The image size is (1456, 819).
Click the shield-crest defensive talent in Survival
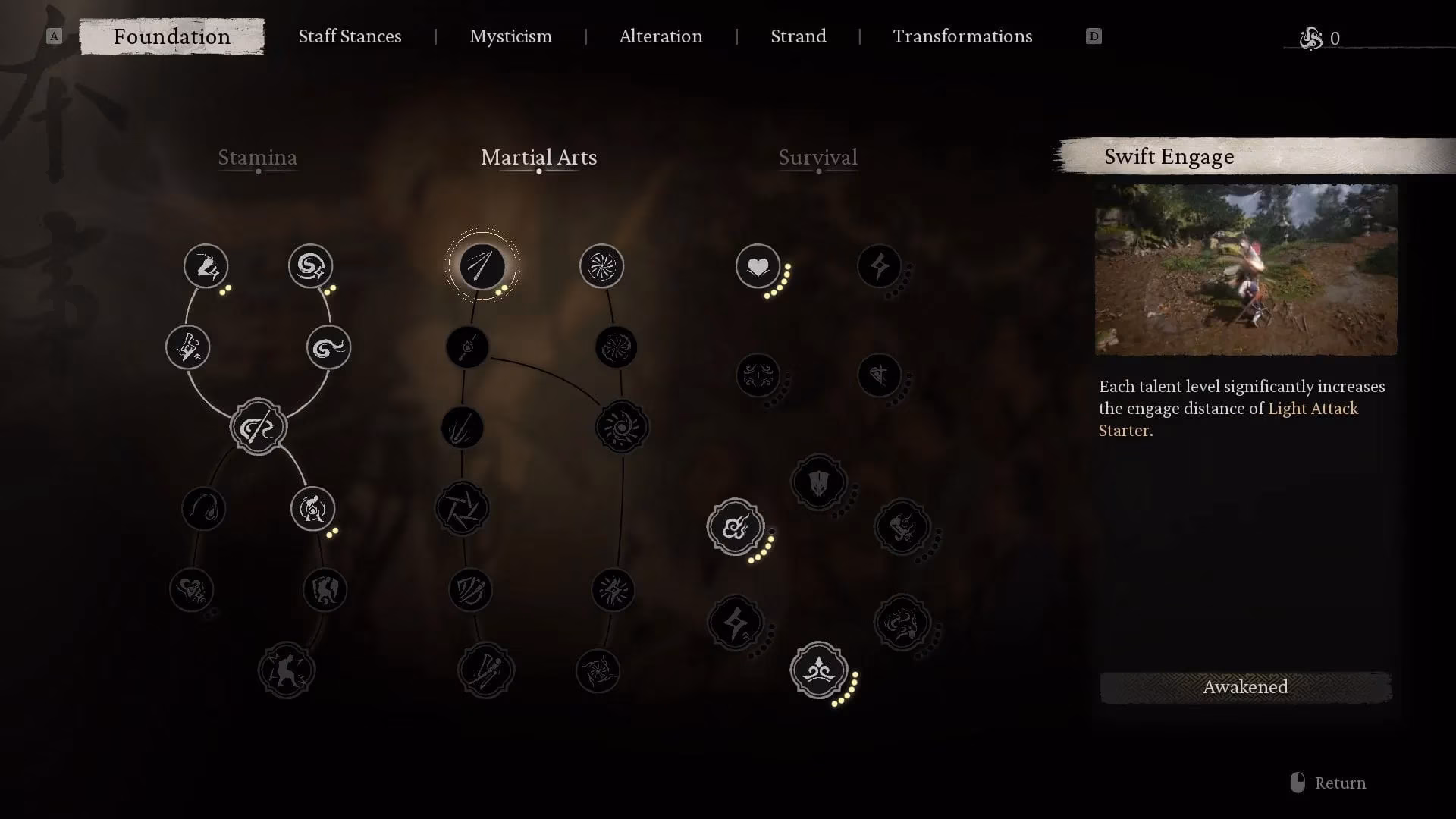pyautogui.click(x=817, y=482)
